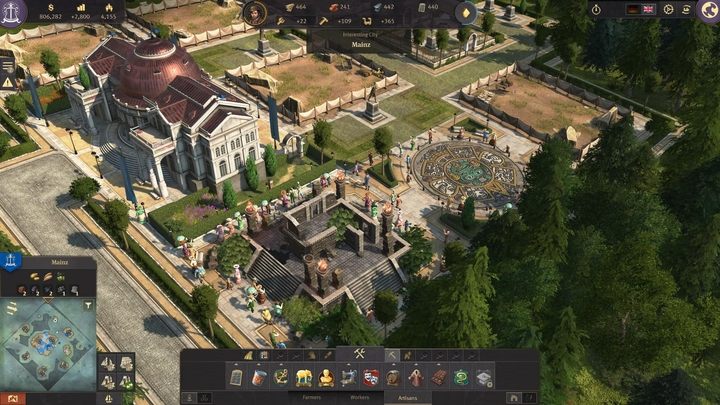Select the British flag icon
The height and width of the screenshot is (405, 720).
647,9
